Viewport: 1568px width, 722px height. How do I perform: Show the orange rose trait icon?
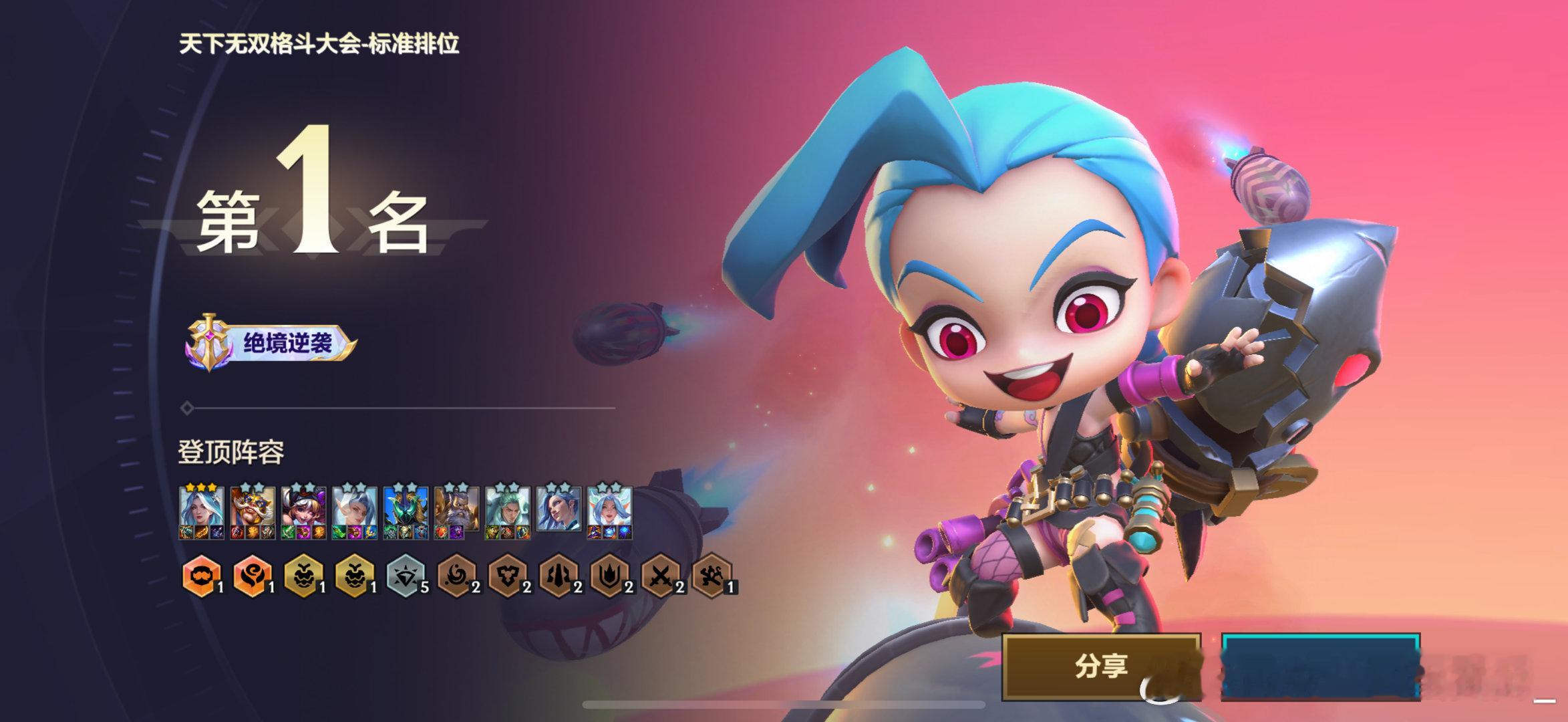[x=253, y=576]
